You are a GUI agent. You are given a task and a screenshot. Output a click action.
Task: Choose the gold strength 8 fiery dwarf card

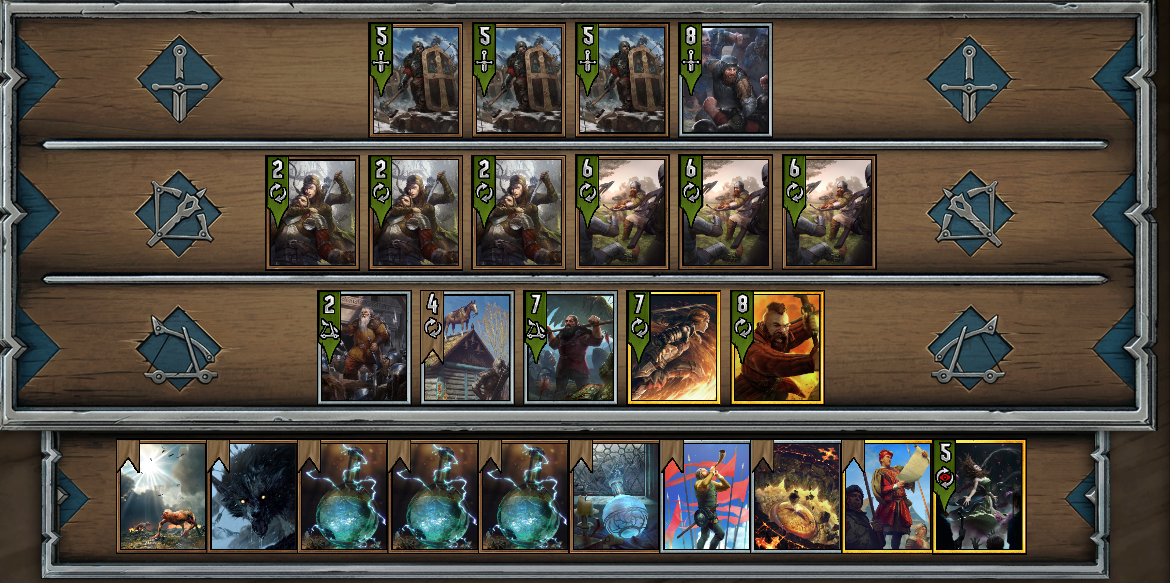coord(778,347)
